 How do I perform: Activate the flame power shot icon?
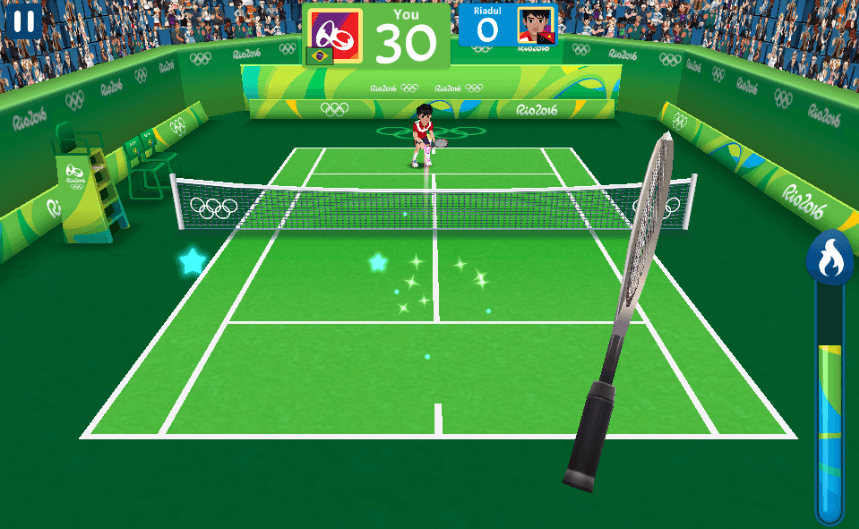tap(829, 258)
